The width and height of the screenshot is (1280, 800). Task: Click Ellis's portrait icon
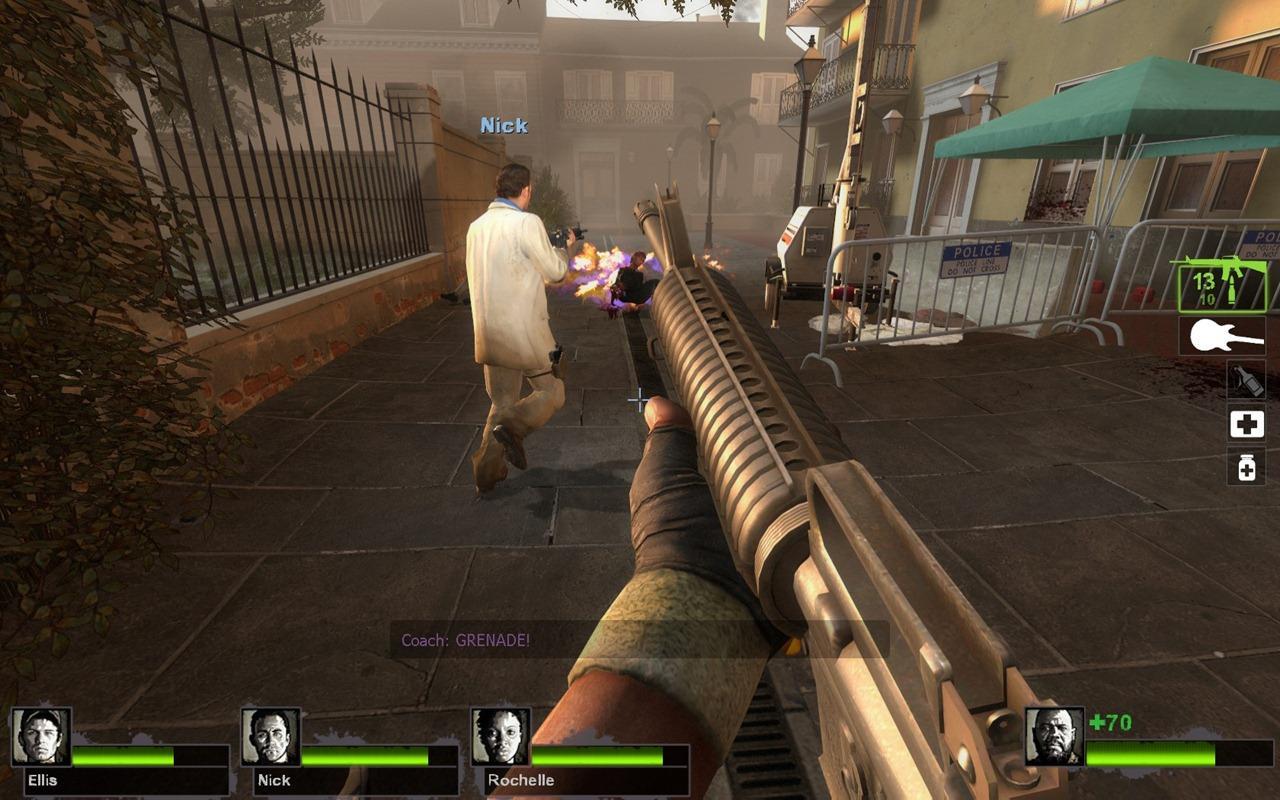point(41,735)
